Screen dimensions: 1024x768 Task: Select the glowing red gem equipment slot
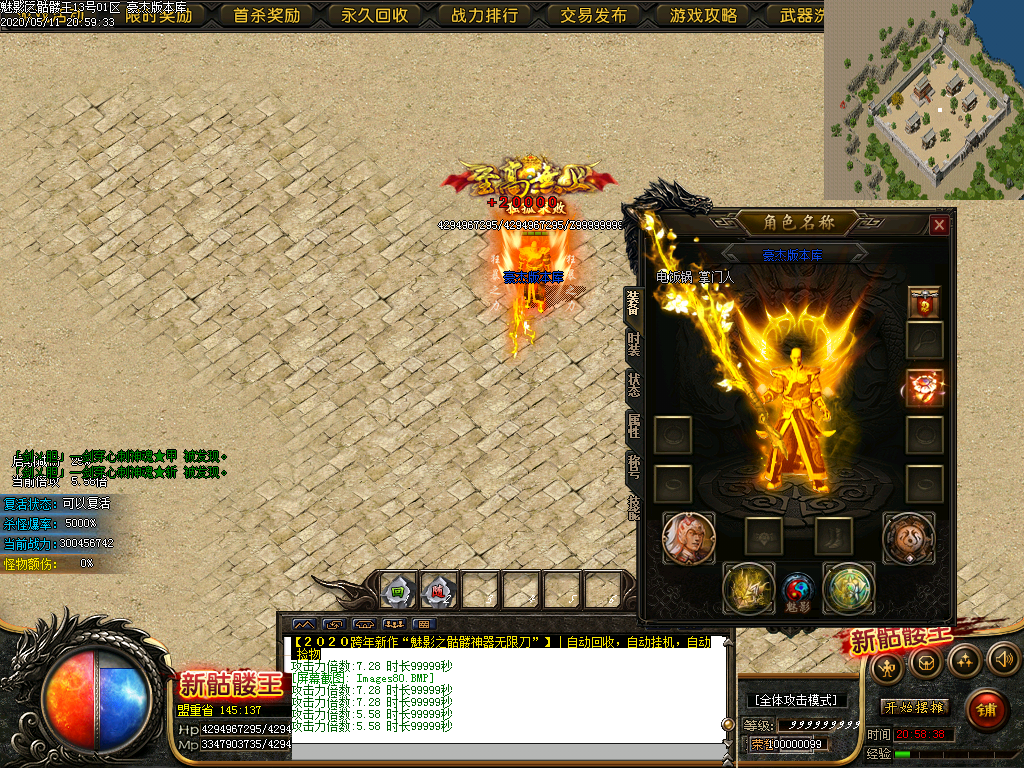(924, 388)
